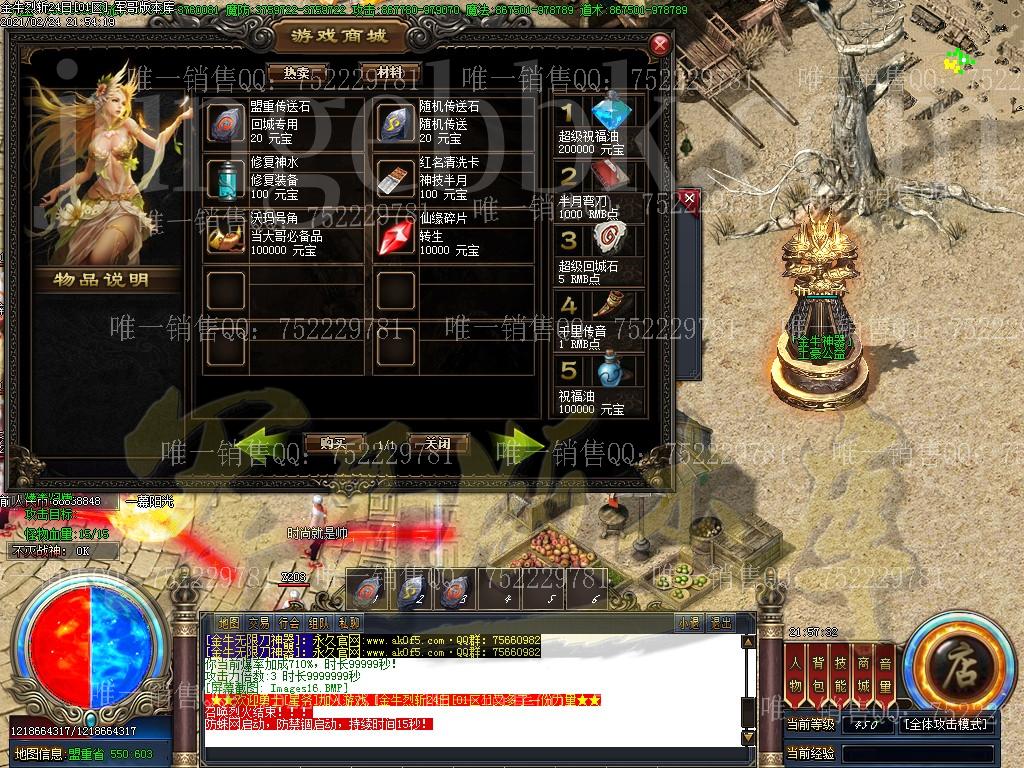Switch to the 热卖 shop tab
Viewport: 1024px width, 768px height.
[x=296, y=73]
